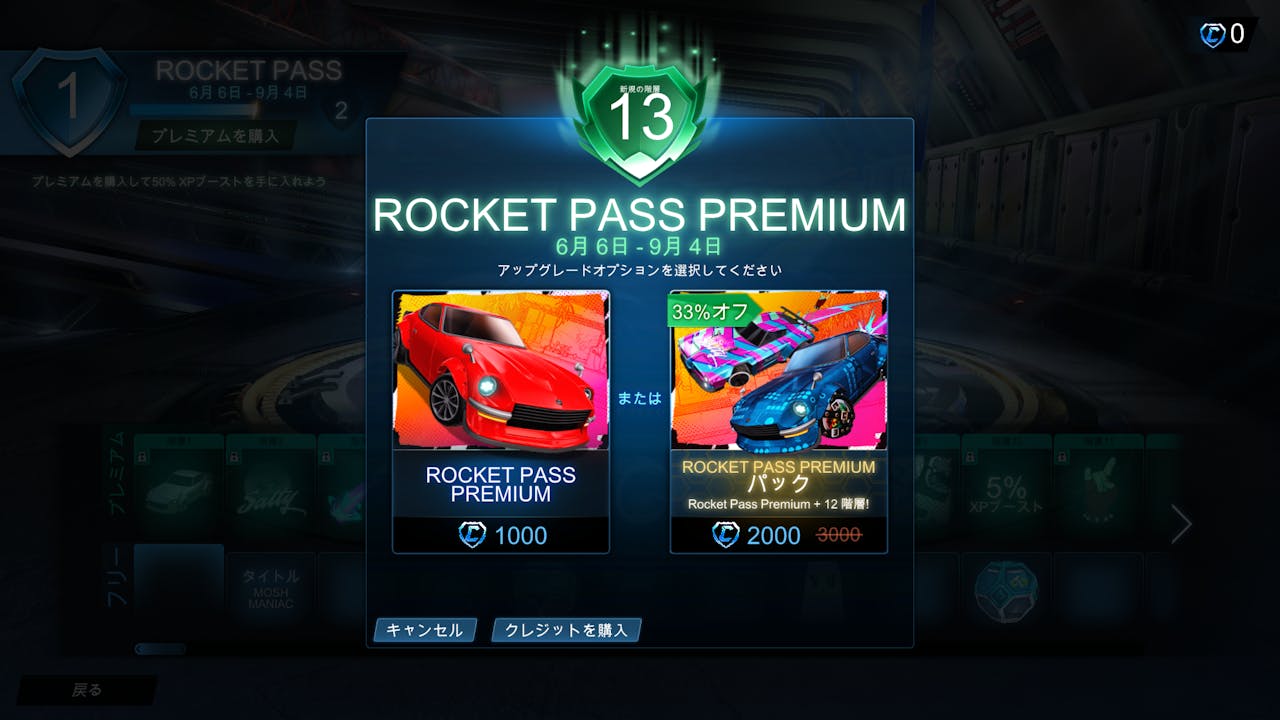Open the credits balance at top right

pyautogui.click(x=1224, y=35)
